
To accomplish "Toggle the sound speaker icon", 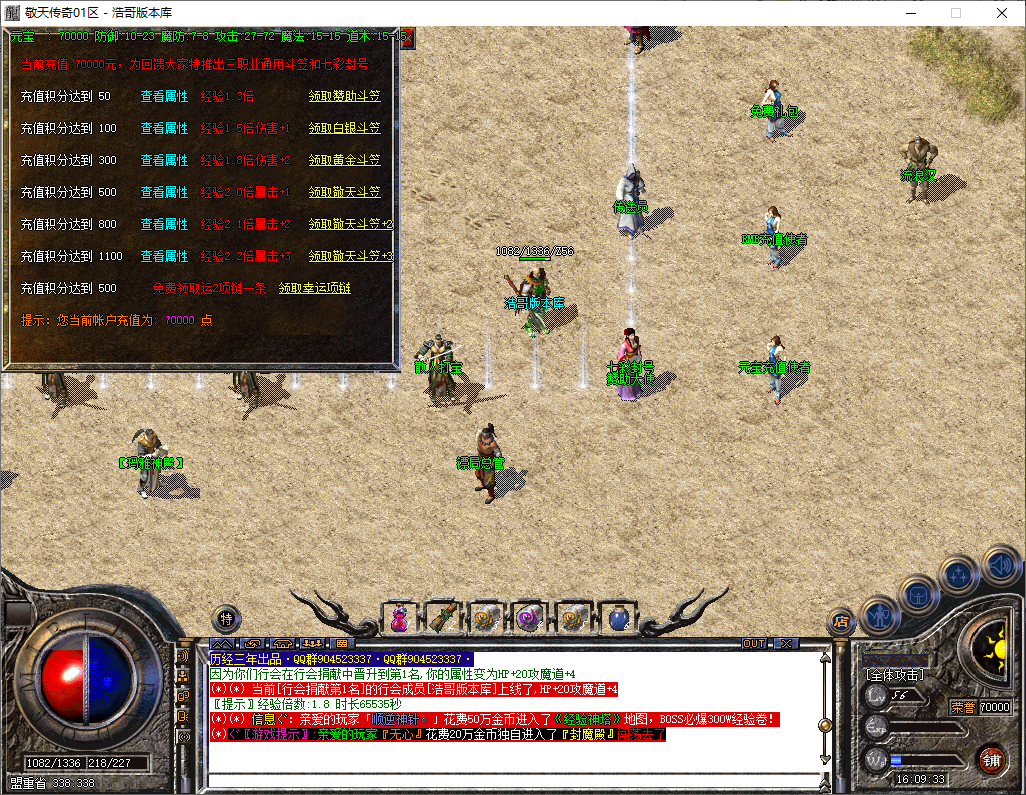I will point(999,563).
